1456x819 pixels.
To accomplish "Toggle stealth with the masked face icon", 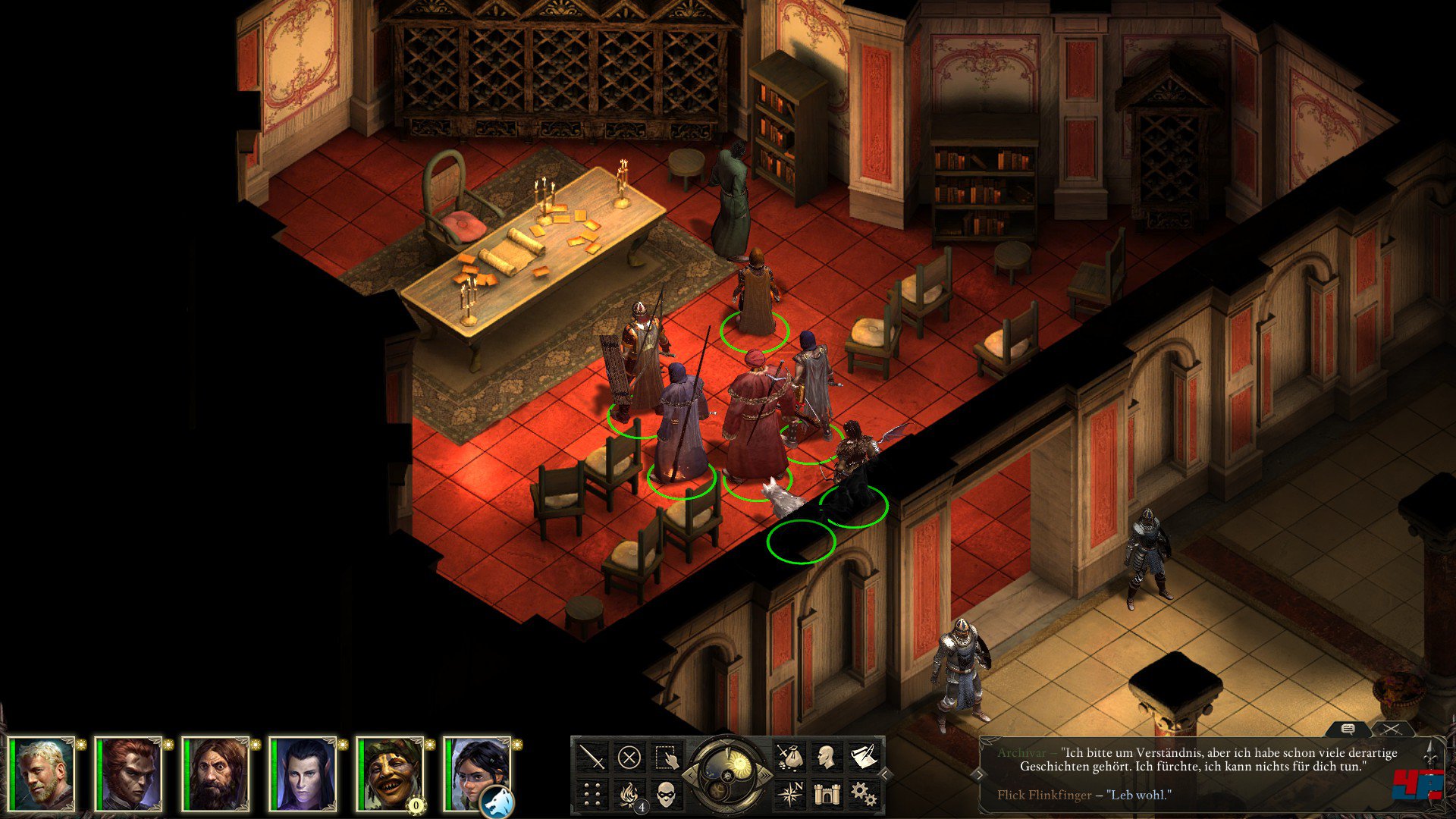I will pos(666,794).
